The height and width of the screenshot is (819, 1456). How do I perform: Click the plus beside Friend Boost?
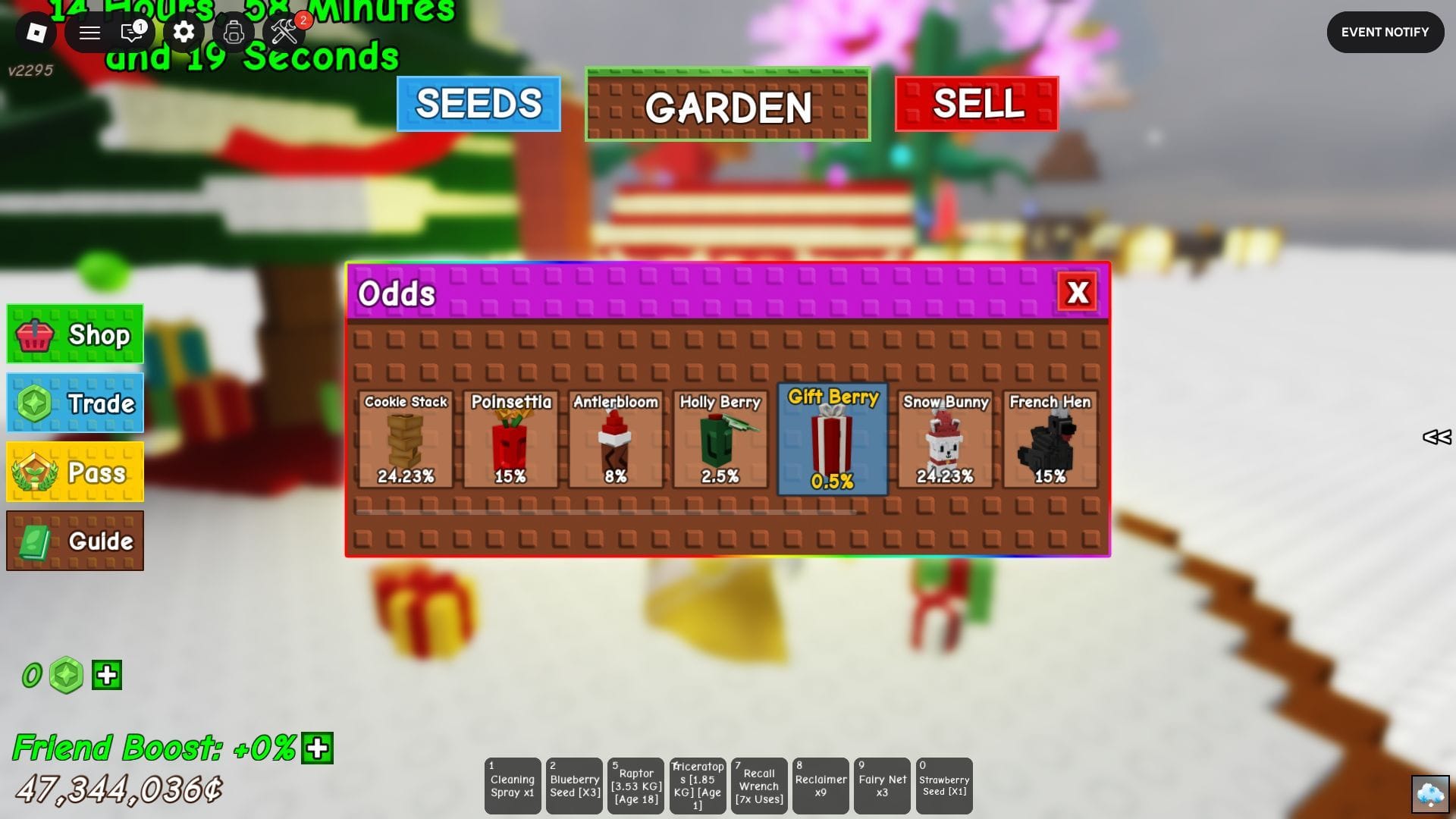(x=318, y=749)
